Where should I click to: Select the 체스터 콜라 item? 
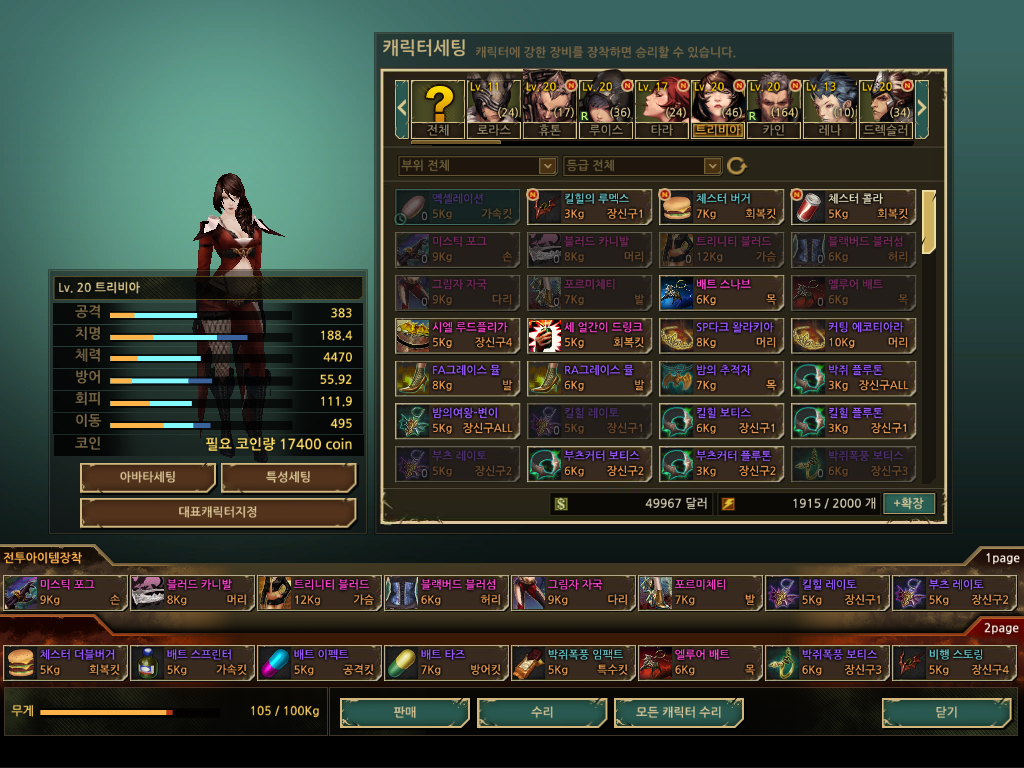coord(853,206)
